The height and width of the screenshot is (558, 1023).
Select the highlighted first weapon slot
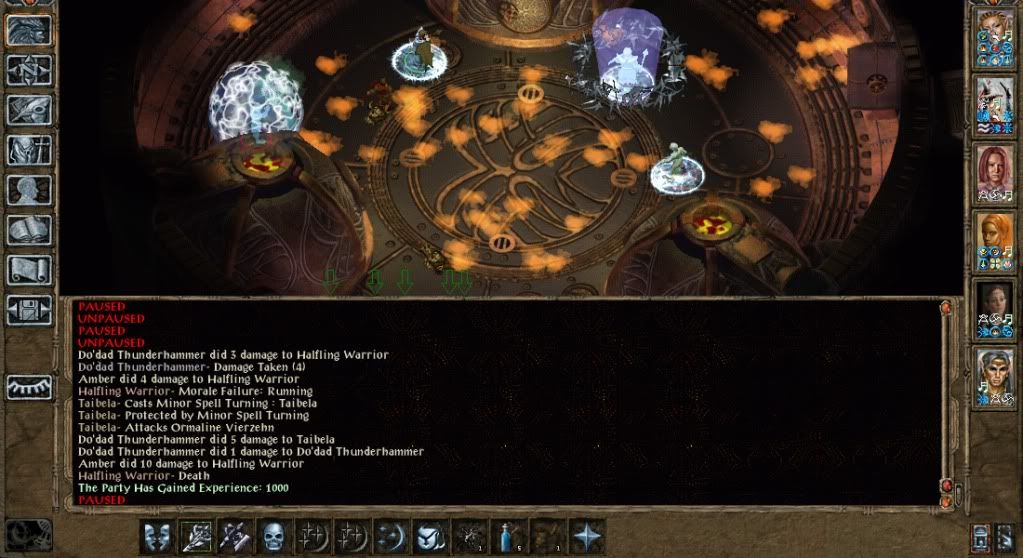196,537
